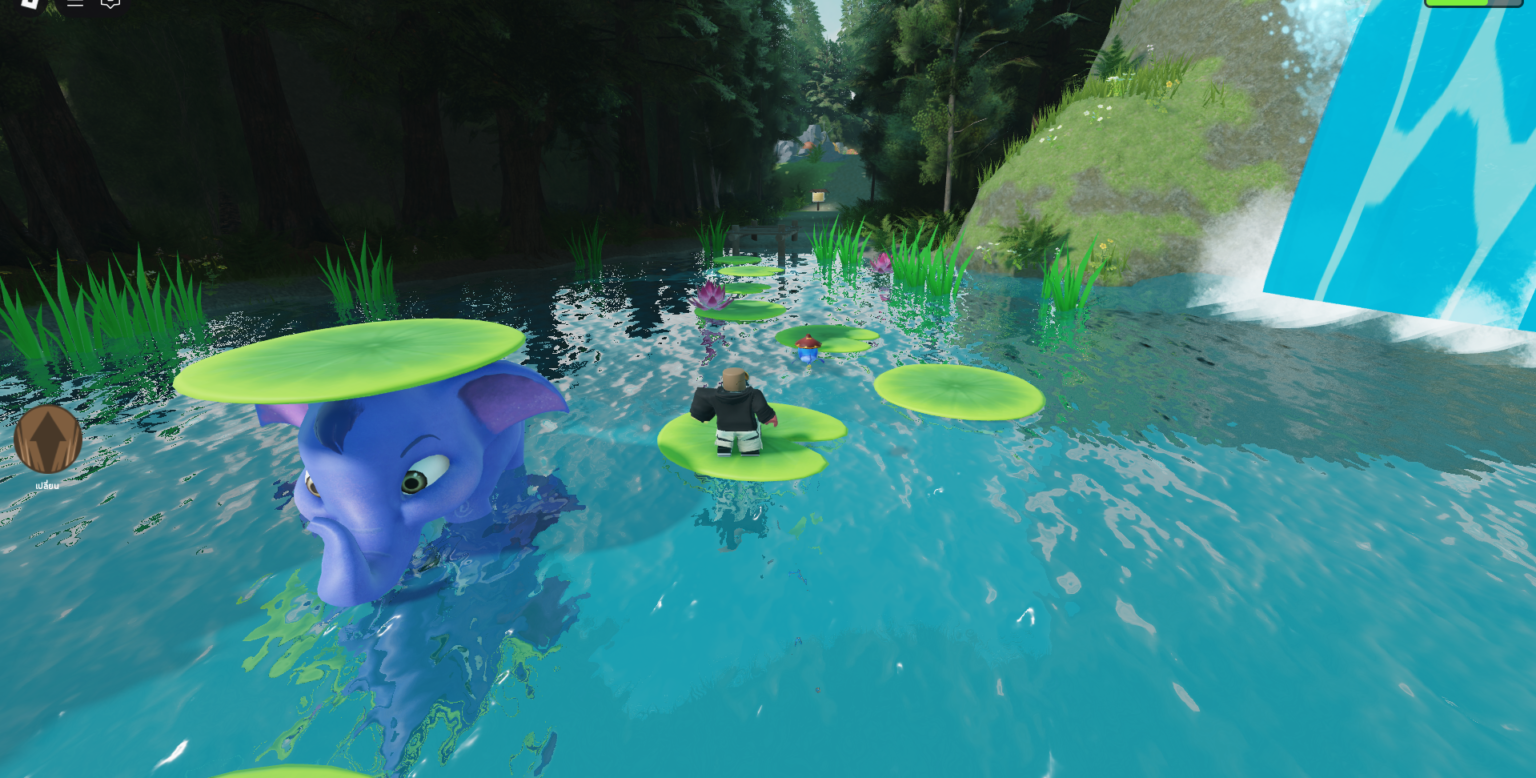Screen dimensions: 1536x778
Task: Click the wooden dock post in the background
Action: click(x=780, y=240)
